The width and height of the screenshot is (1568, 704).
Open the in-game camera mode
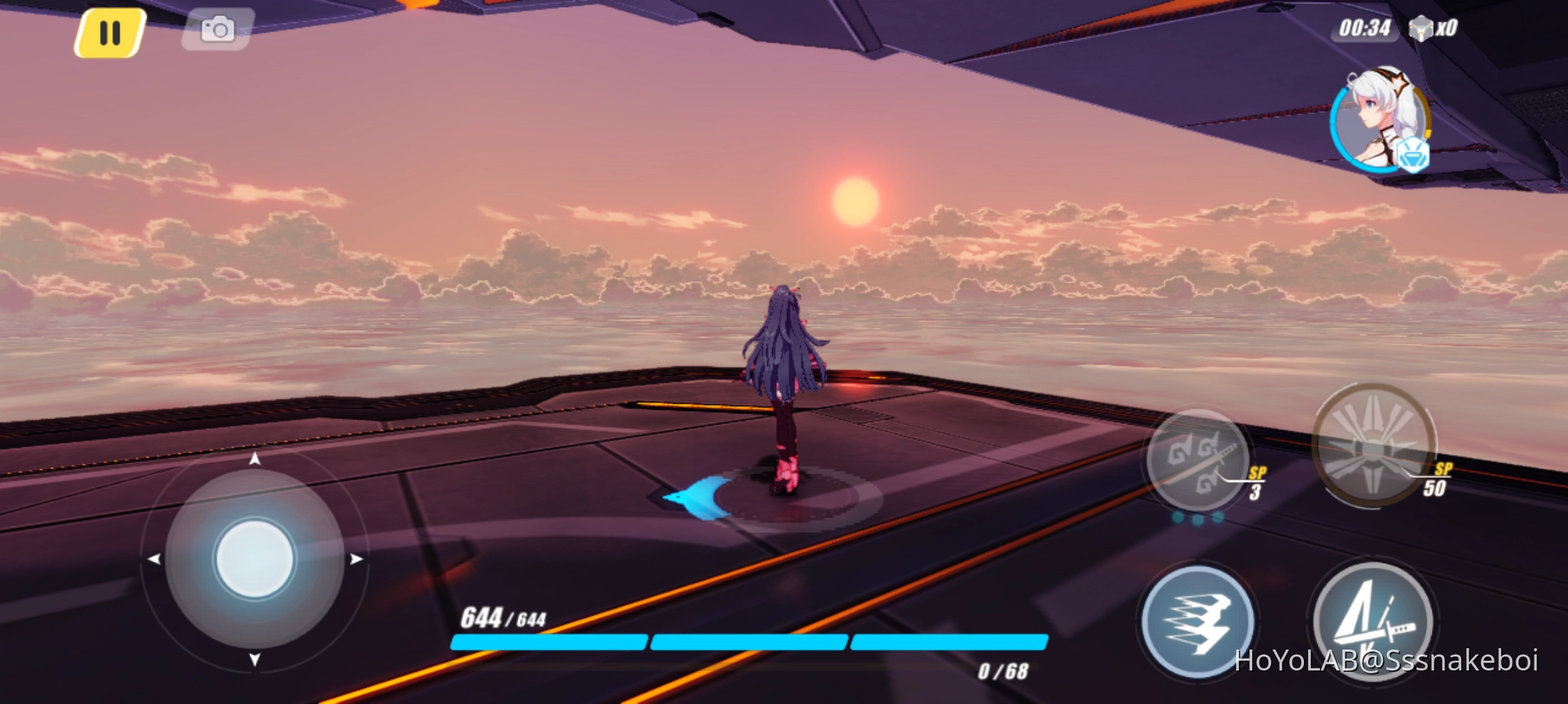coord(217,29)
